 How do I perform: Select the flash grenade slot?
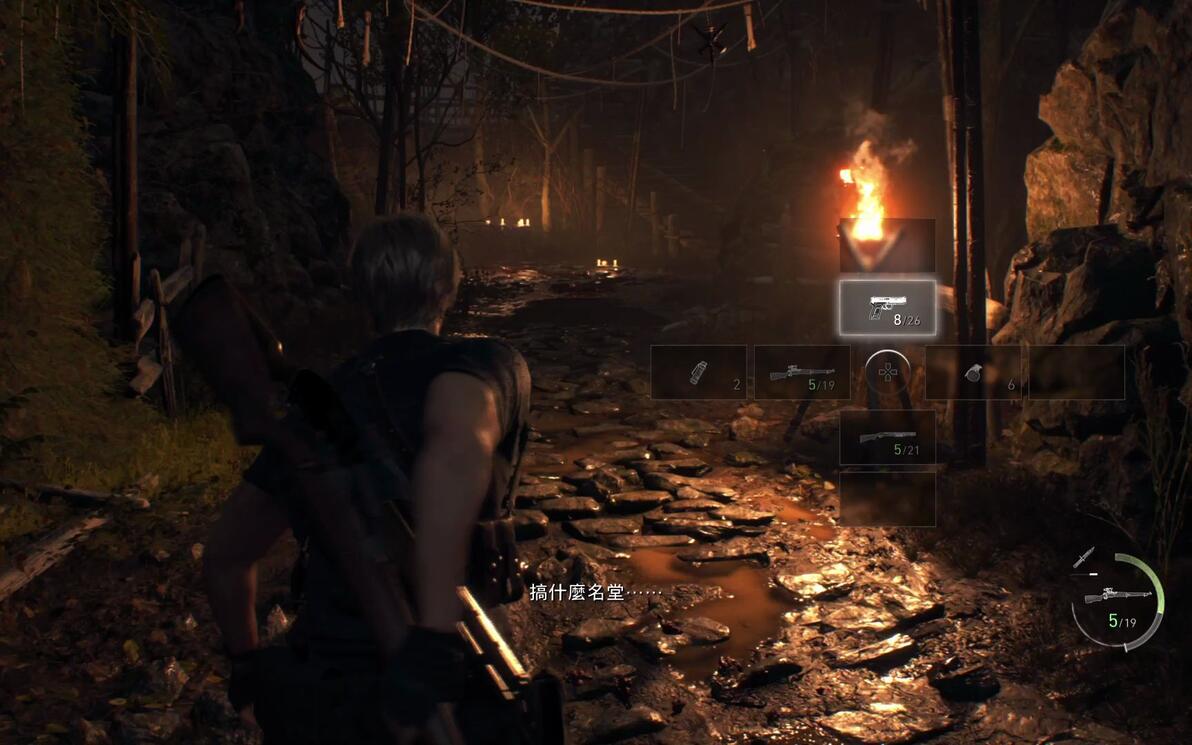pos(699,373)
